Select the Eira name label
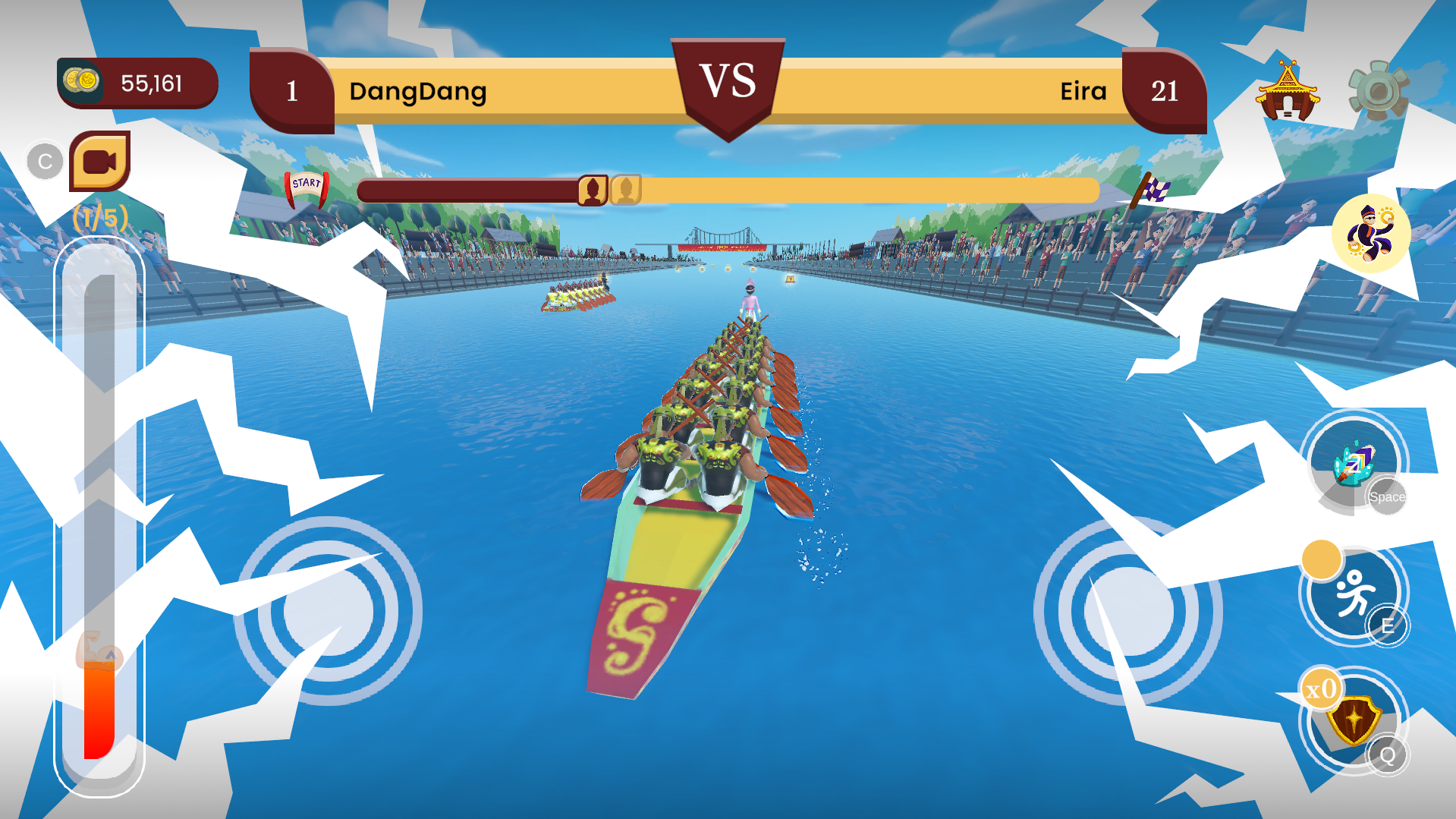1456x819 pixels. 1083,92
